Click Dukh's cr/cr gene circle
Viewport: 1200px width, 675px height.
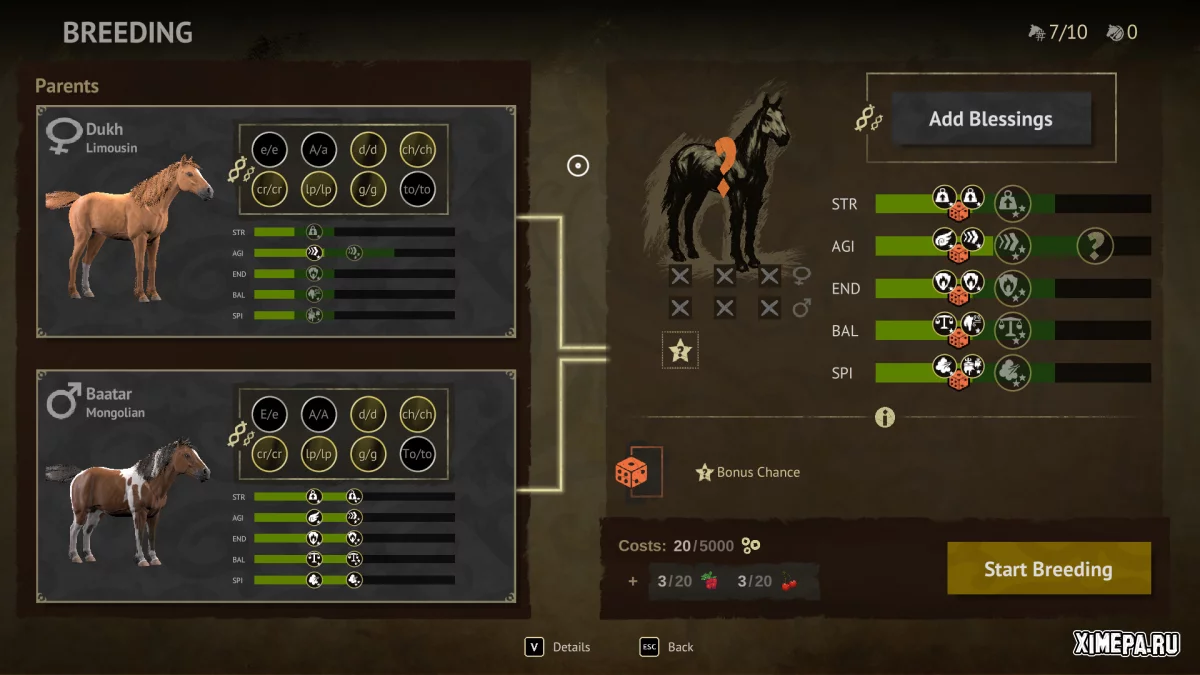click(x=269, y=189)
